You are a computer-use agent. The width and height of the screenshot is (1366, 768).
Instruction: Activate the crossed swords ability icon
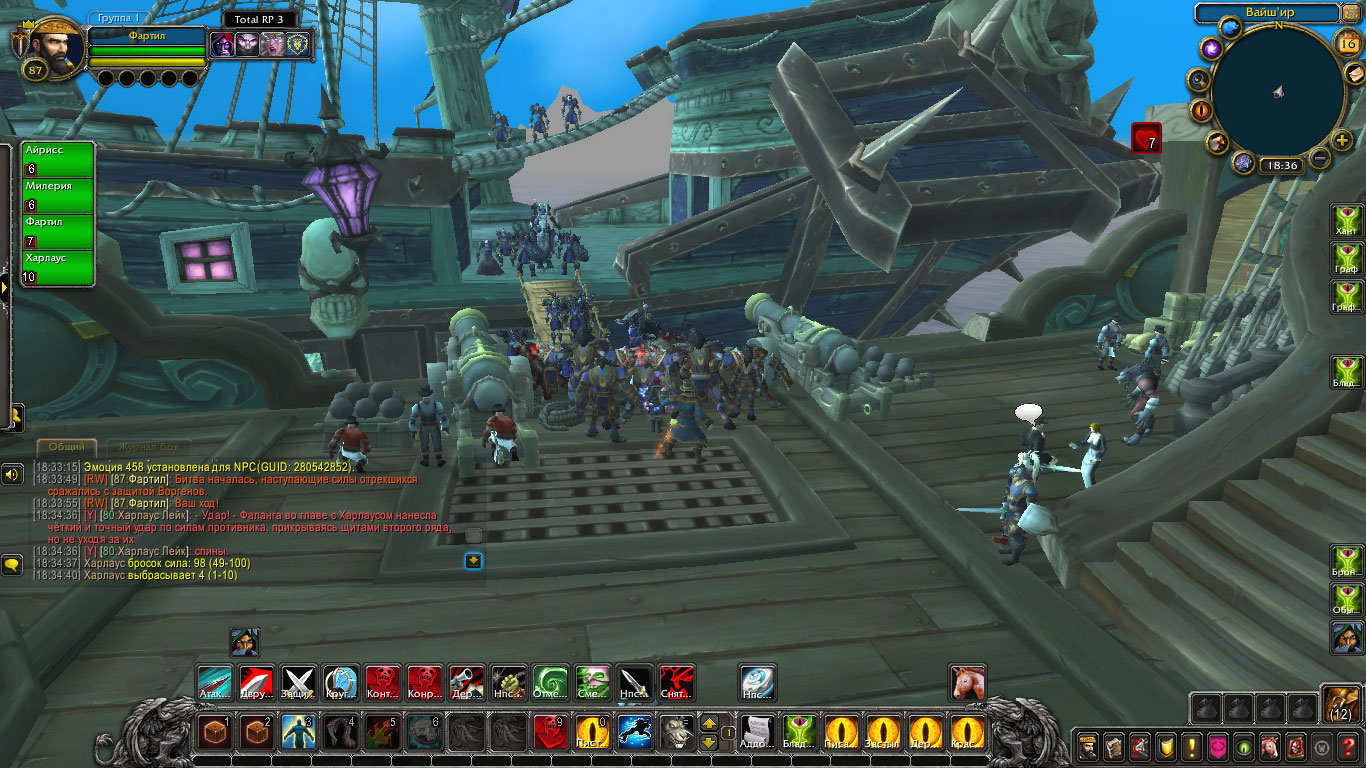coord(298,683)
